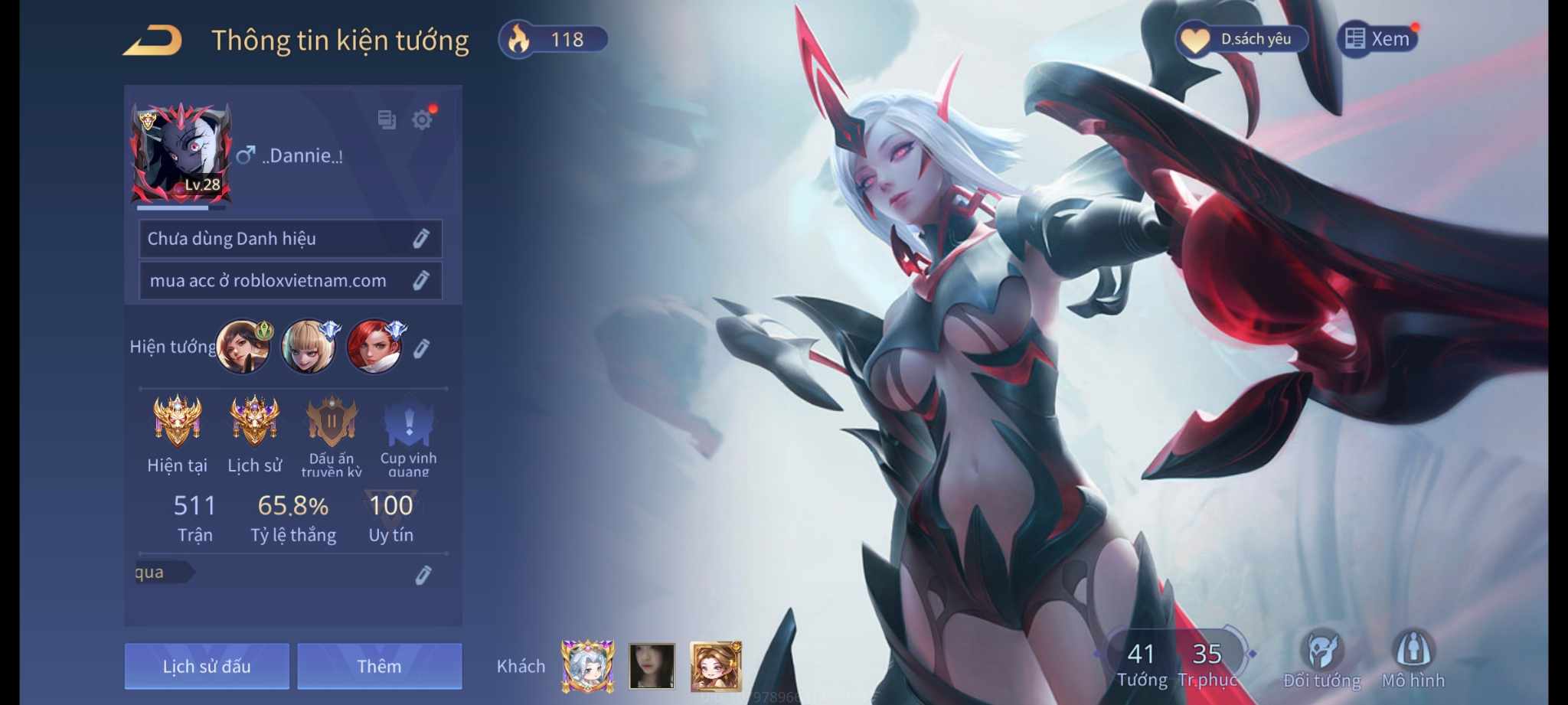Open the D.sách yêu favorites list

pyautogui.click(x=1241, y=39)
